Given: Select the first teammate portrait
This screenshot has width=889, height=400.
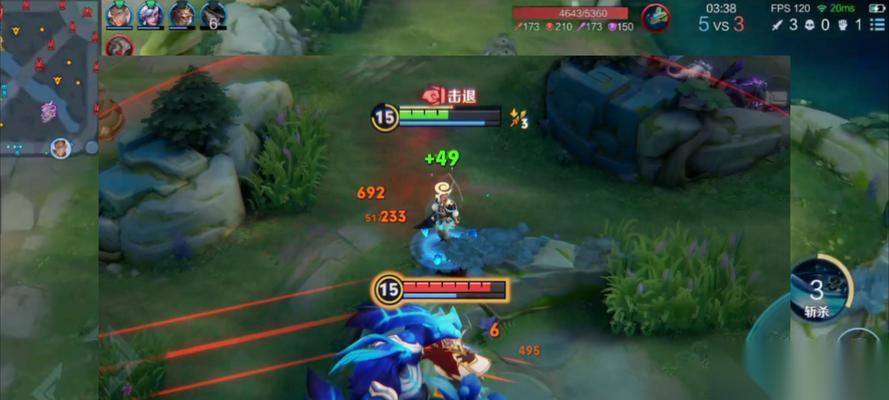Looking at the screenshot, I should pos(120,15).
